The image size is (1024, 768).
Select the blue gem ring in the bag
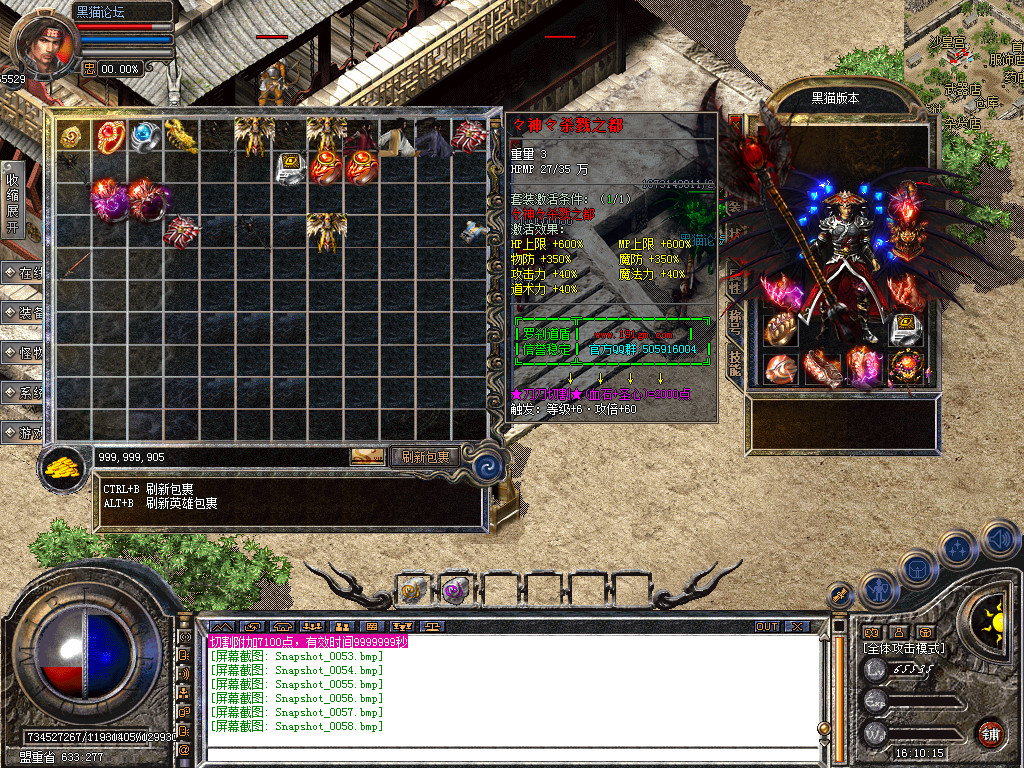(145, 135)
